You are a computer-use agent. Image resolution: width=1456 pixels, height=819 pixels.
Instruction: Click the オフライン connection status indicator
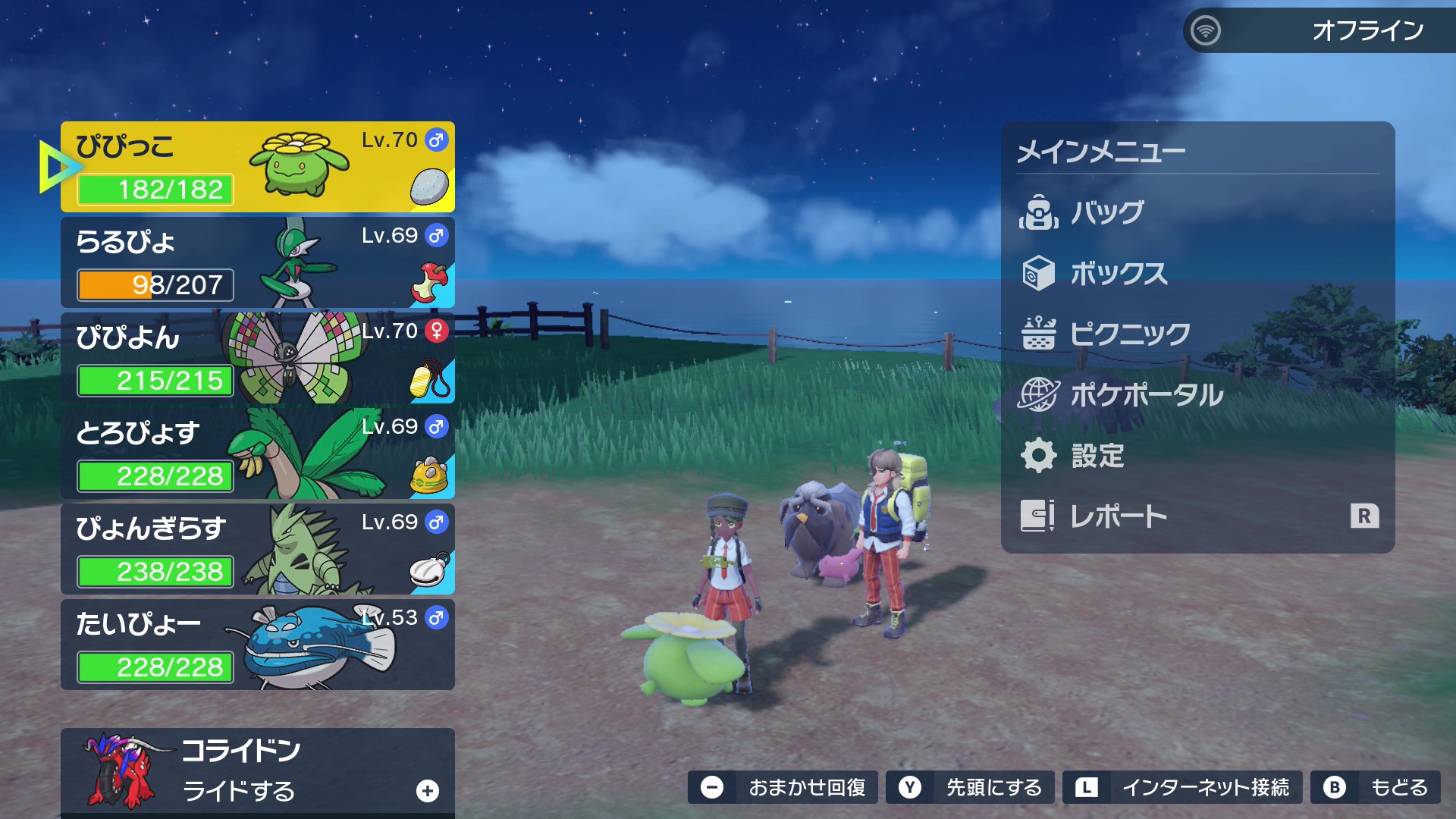(x=1319, y=30)
